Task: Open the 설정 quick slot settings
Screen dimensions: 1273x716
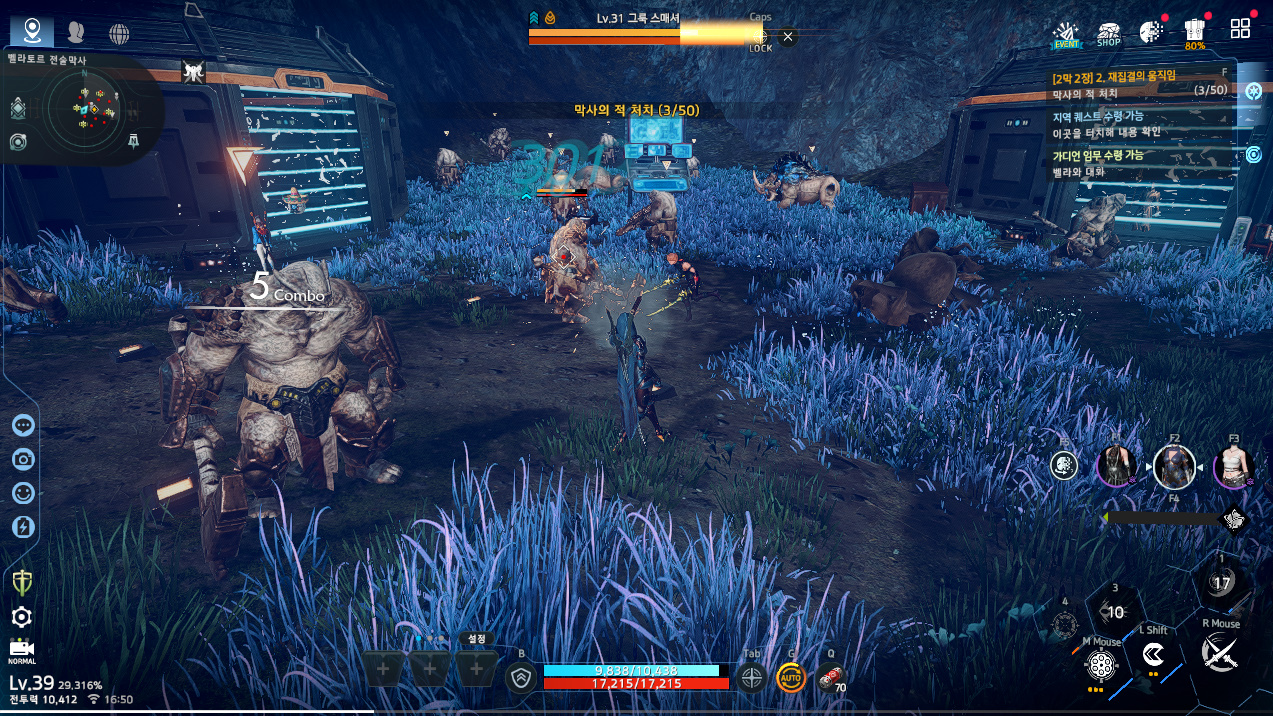Action: (x=477, y=639)
